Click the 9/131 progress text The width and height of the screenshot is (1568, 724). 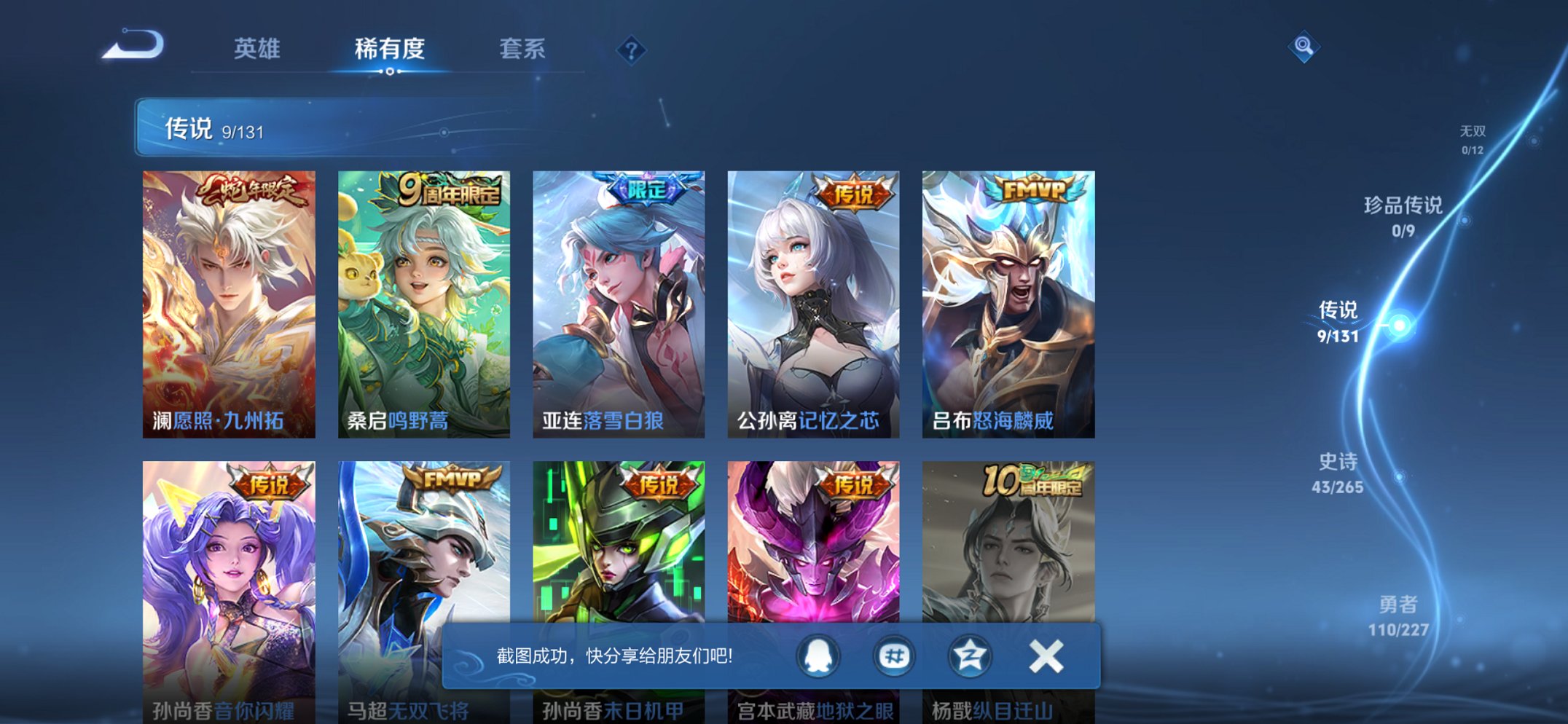pos(243,130)
